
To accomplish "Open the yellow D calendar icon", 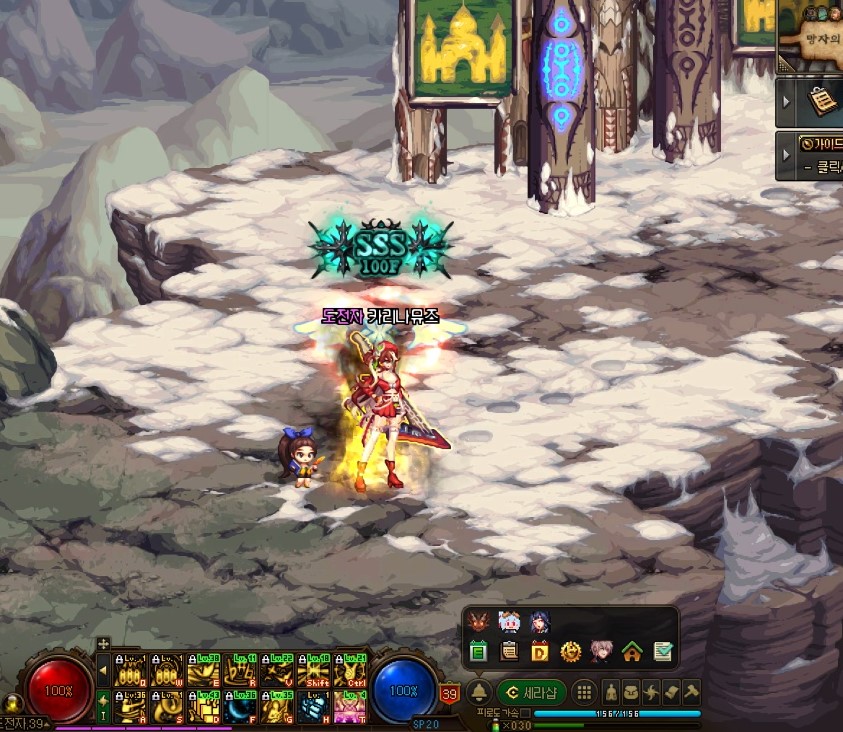I will pyautogui.click(x=540, y=652).
